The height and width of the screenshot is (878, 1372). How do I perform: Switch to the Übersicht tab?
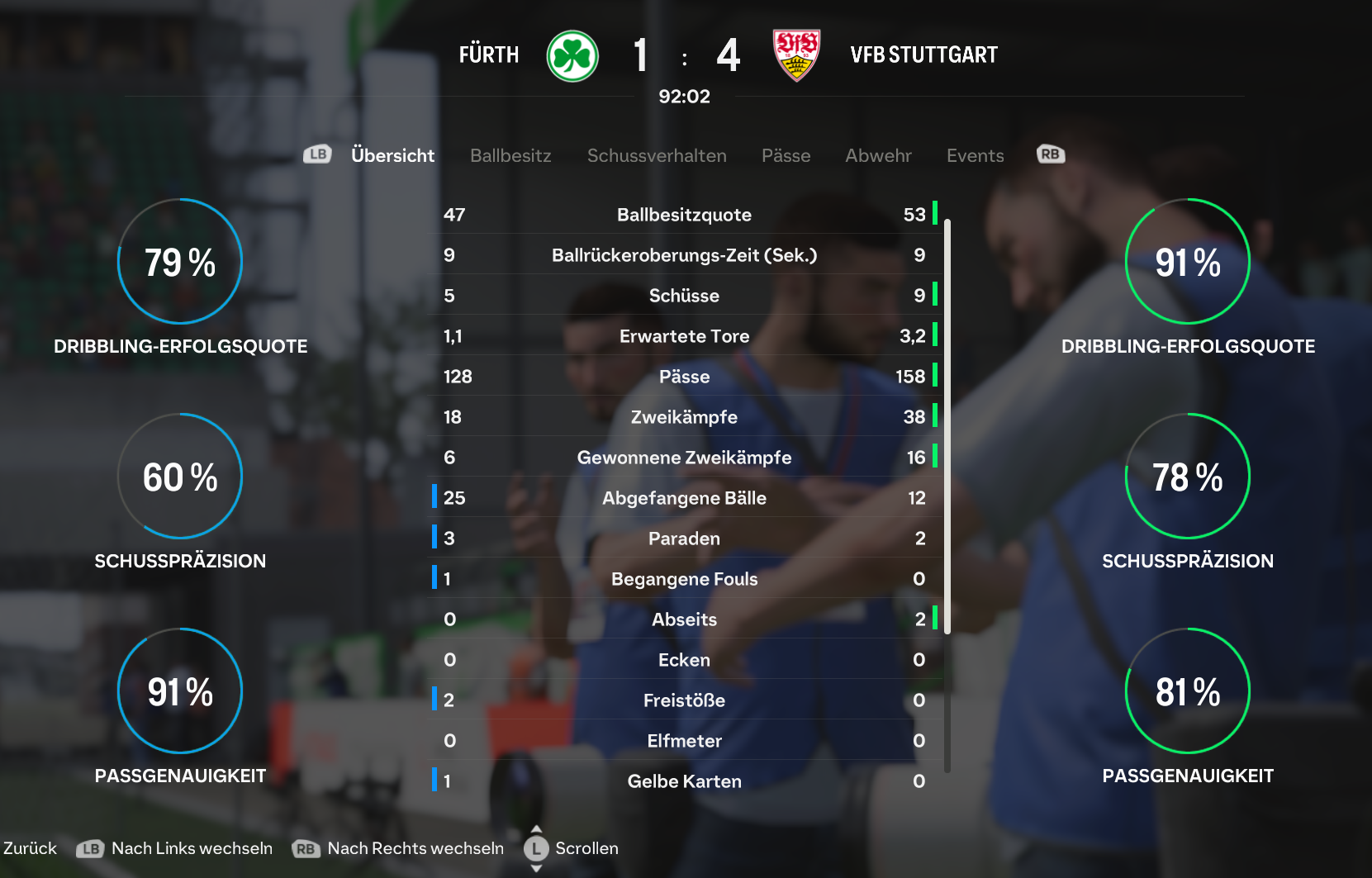tap(392, 155)
